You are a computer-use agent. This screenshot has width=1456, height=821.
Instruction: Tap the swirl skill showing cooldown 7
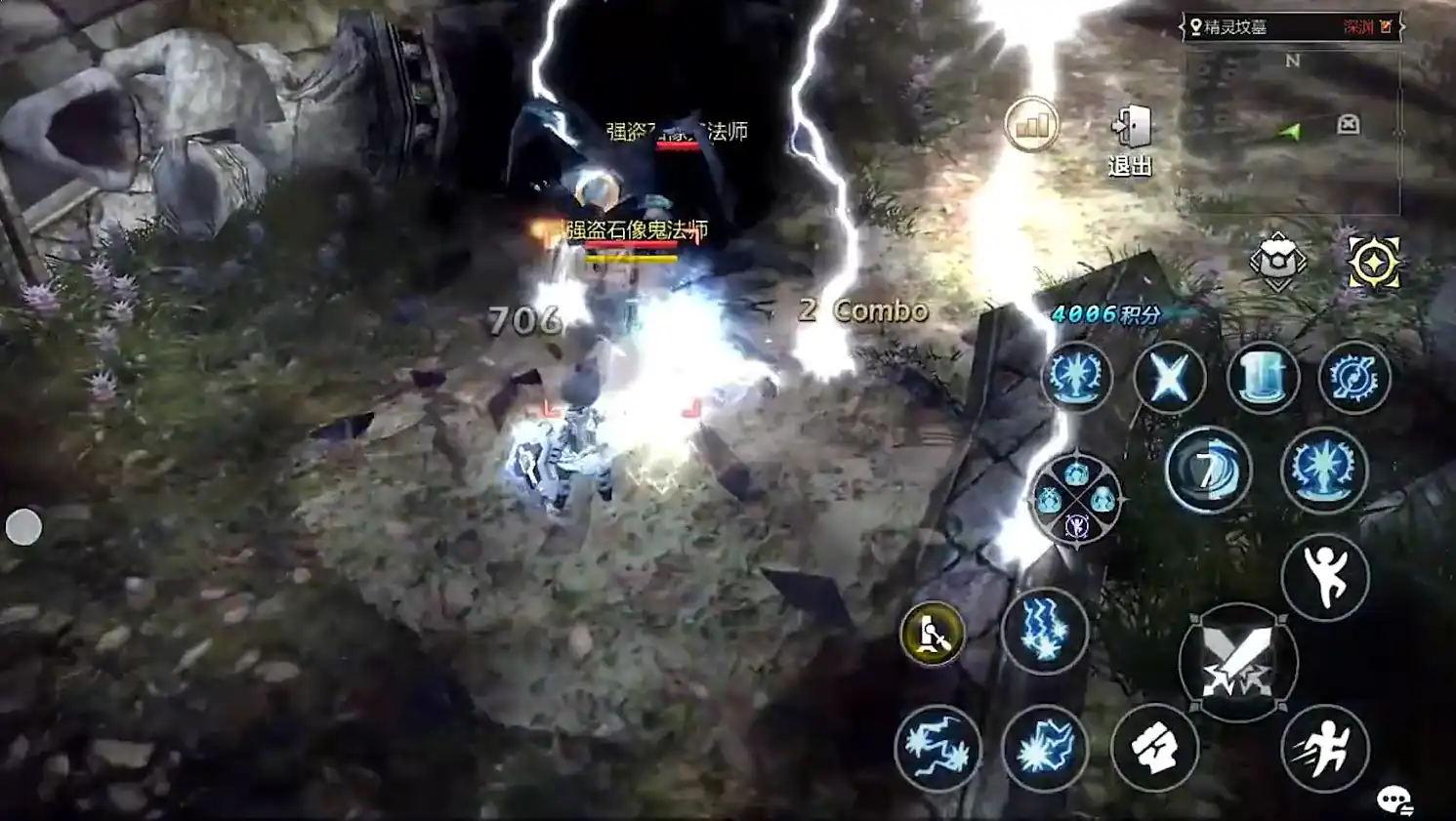(x=1208, y=471)
